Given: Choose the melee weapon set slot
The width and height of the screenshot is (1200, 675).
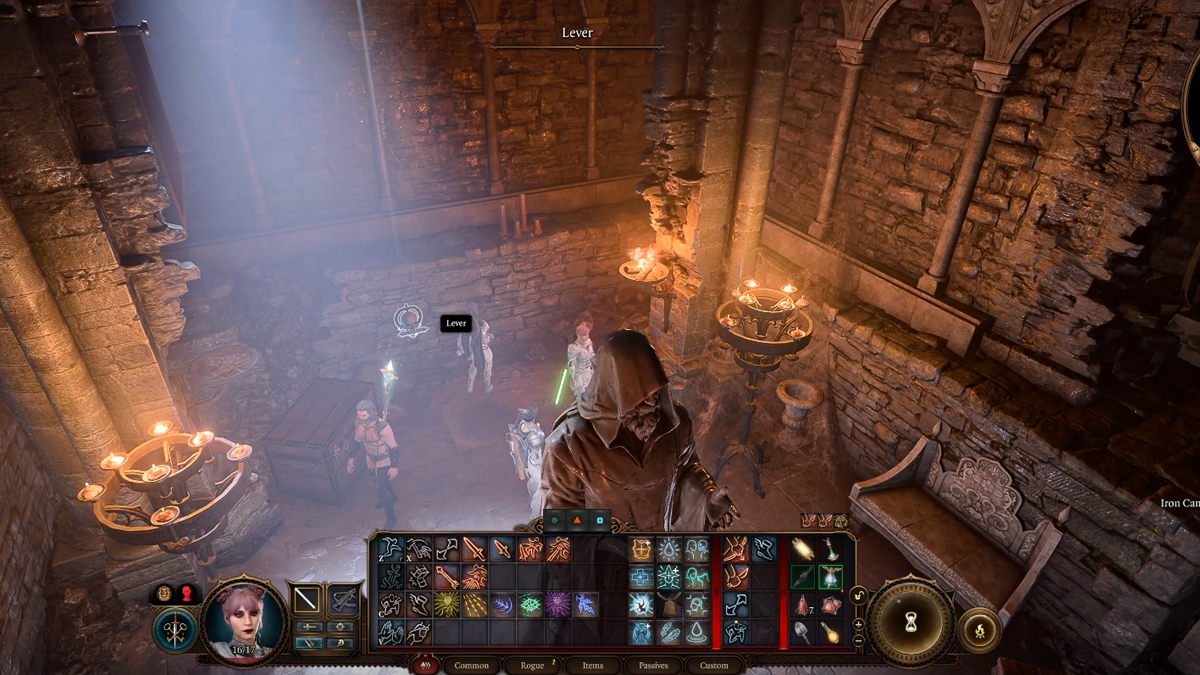Looking at the screenshot, I should tap(305, 599).
